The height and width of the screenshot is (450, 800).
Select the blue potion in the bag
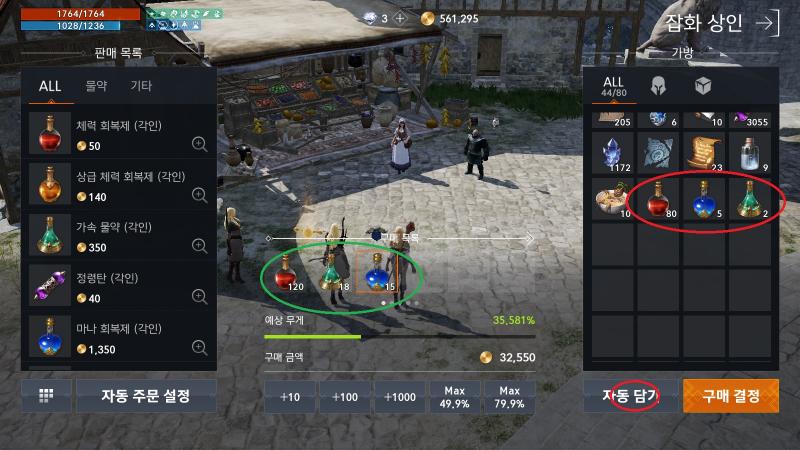click(x=708, y=199)
